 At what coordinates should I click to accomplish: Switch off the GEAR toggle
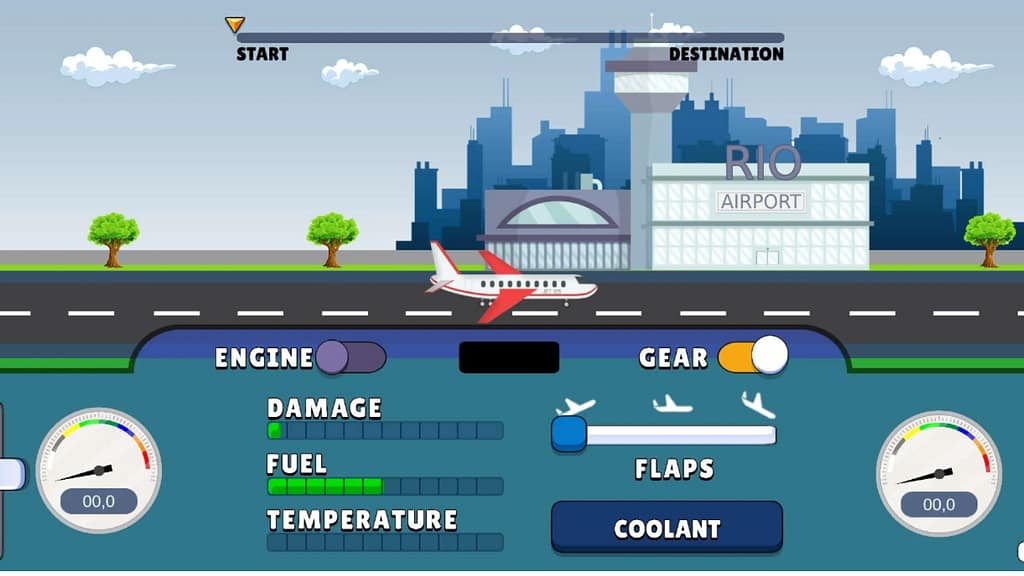click(x=752, y=356)
